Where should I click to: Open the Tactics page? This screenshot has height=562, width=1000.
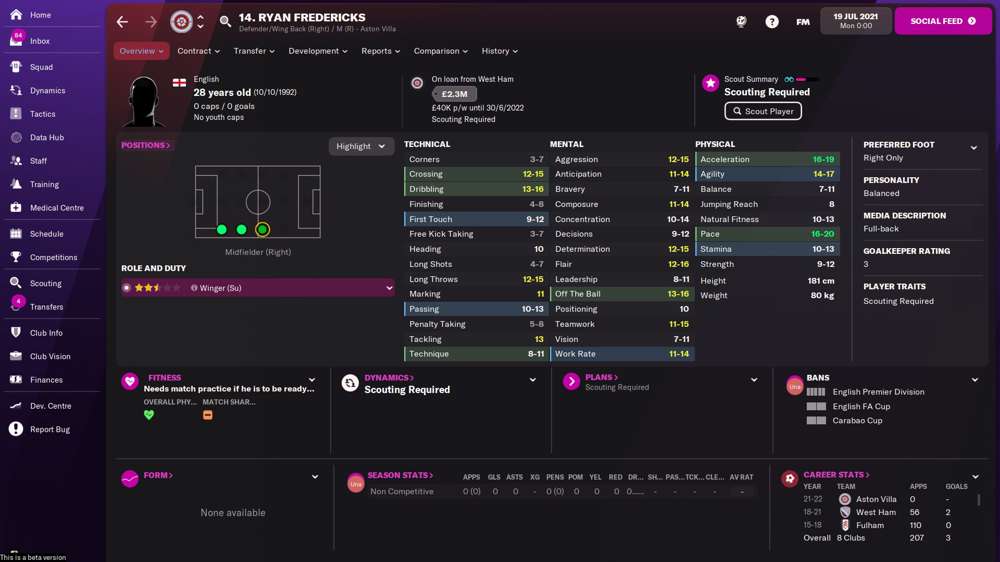point(42,114)
